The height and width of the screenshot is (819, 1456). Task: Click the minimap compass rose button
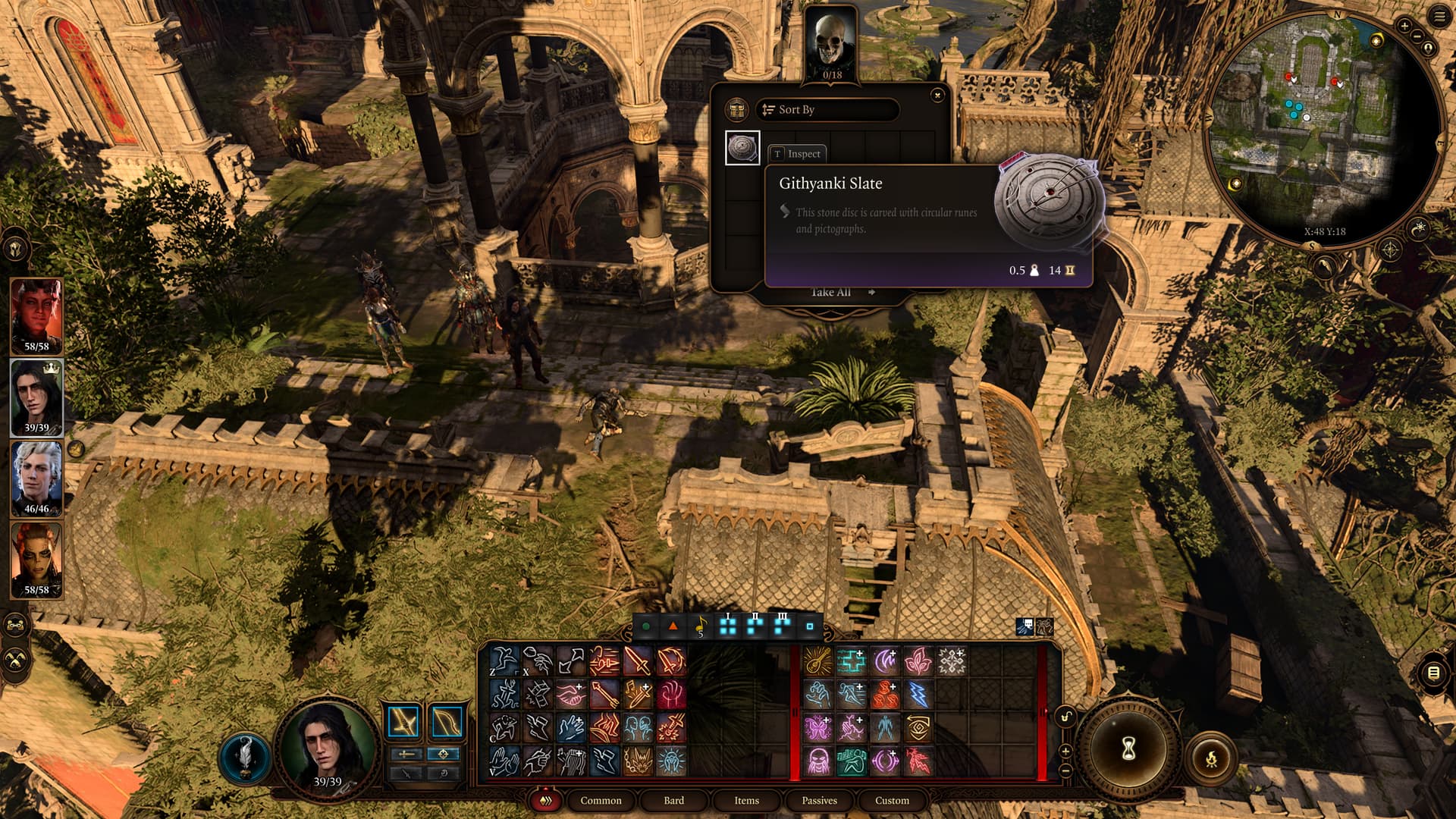[1390, 249]
